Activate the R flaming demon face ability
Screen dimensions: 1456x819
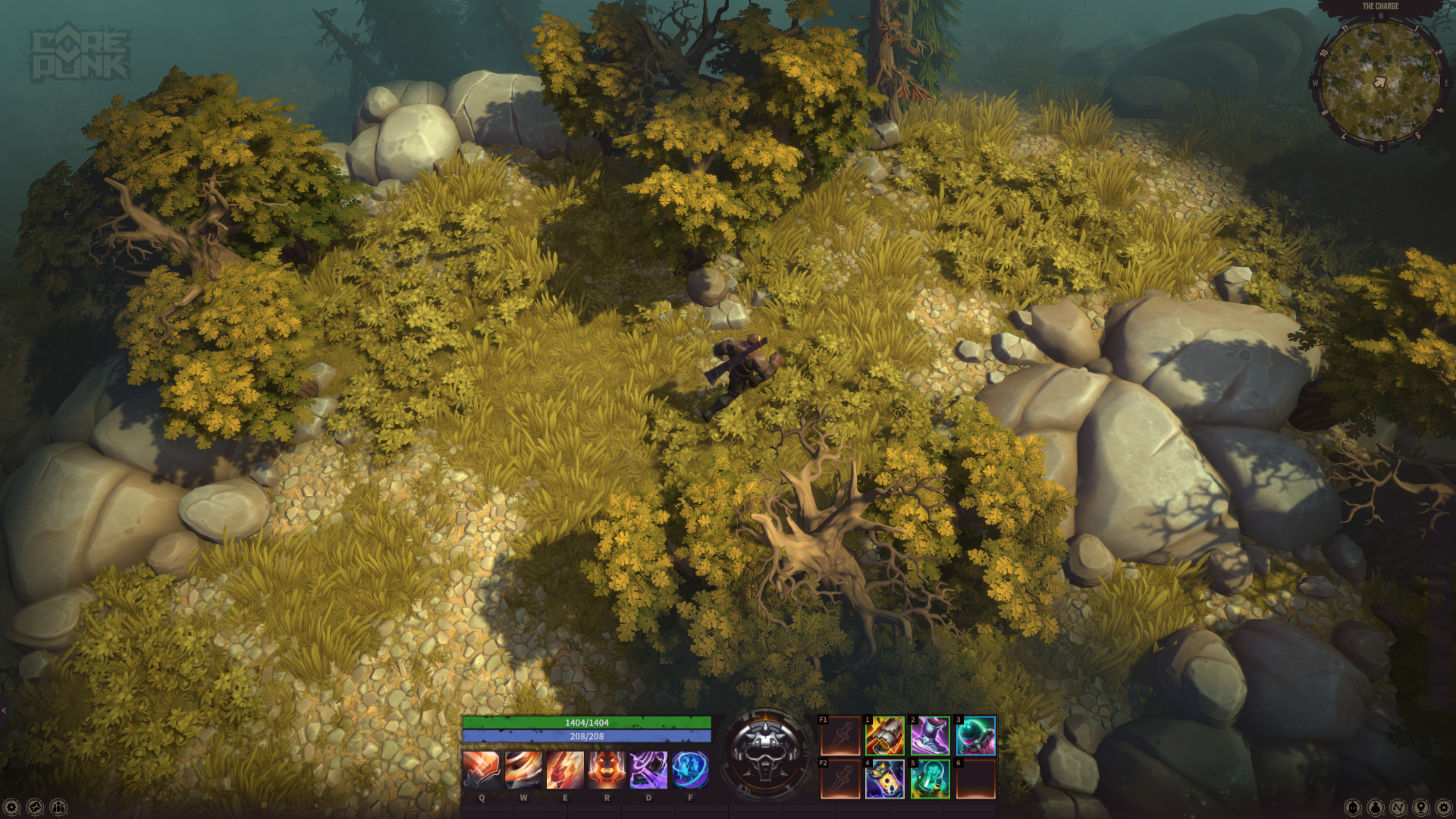[x=607, y=770]
